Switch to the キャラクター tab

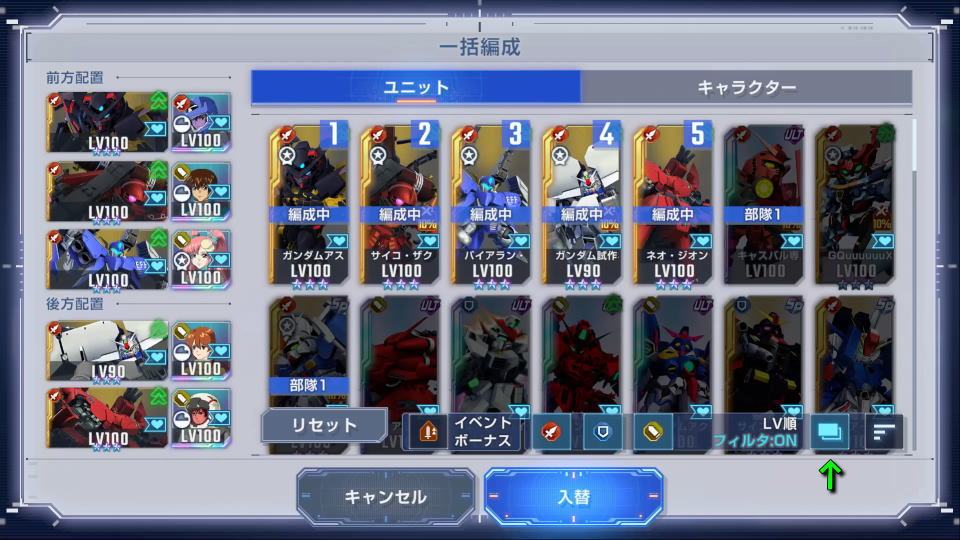pos(746,87)
